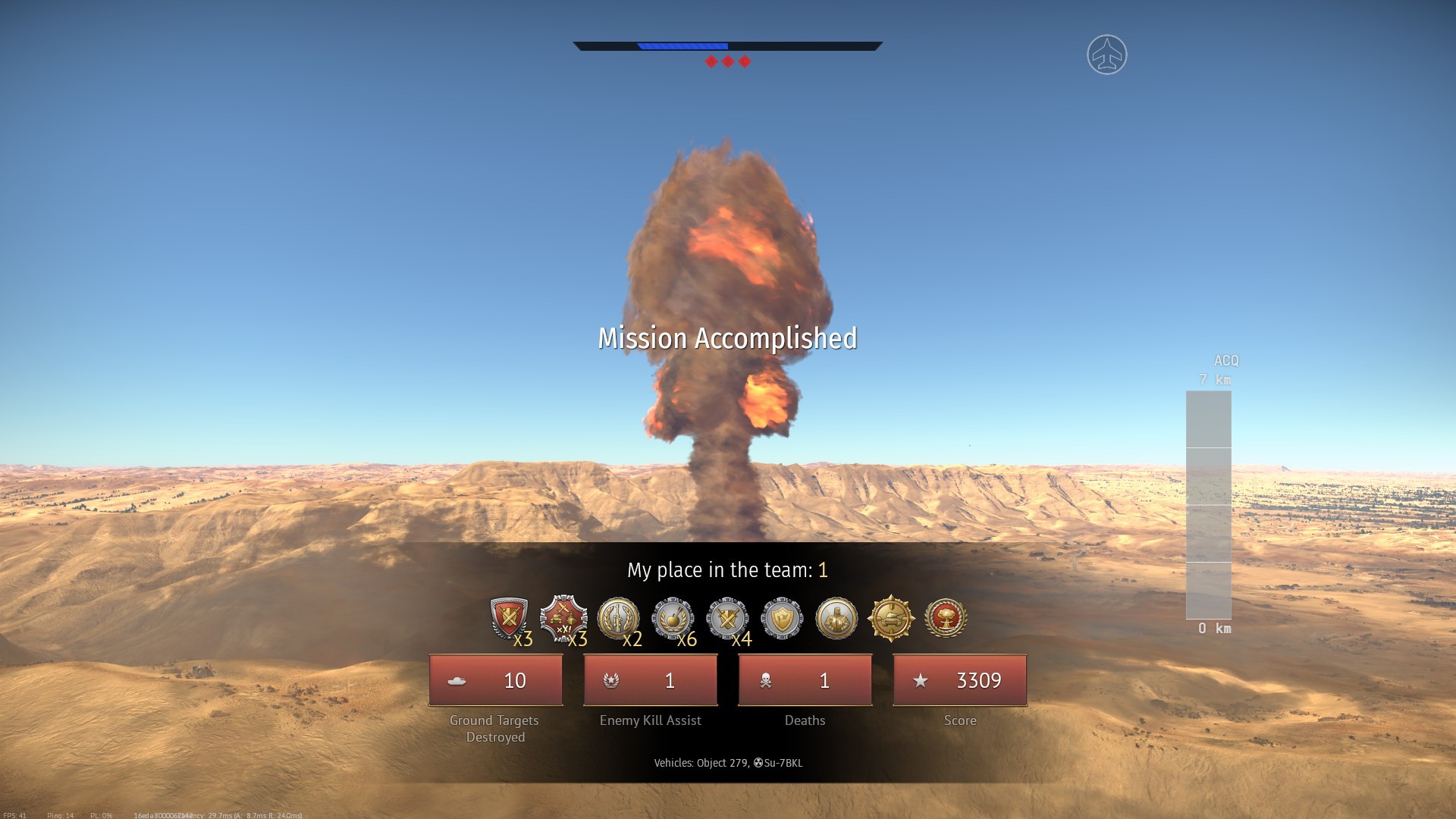The image size is (1456, 819).
Task: Click the circled aircraft icon
Action: click(x=1107, y=55)
